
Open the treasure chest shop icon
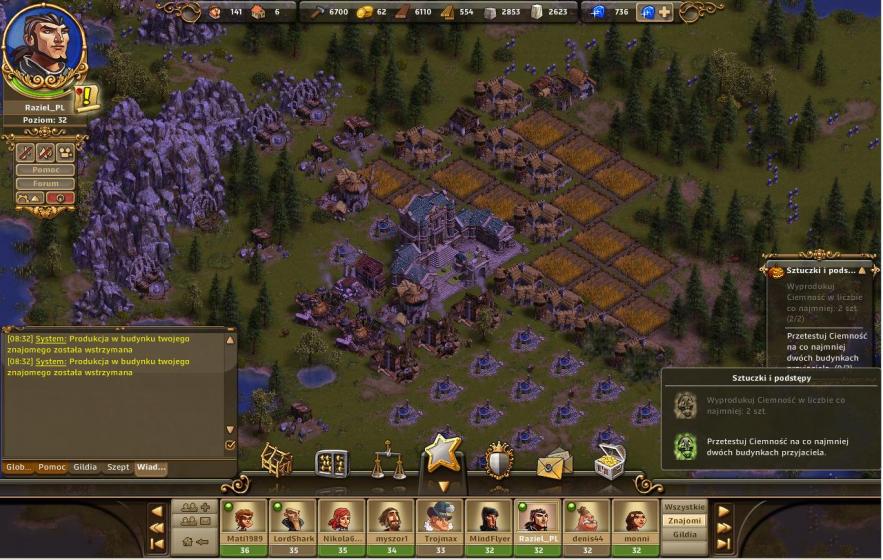pyautogui.click(x=608, y=461)
